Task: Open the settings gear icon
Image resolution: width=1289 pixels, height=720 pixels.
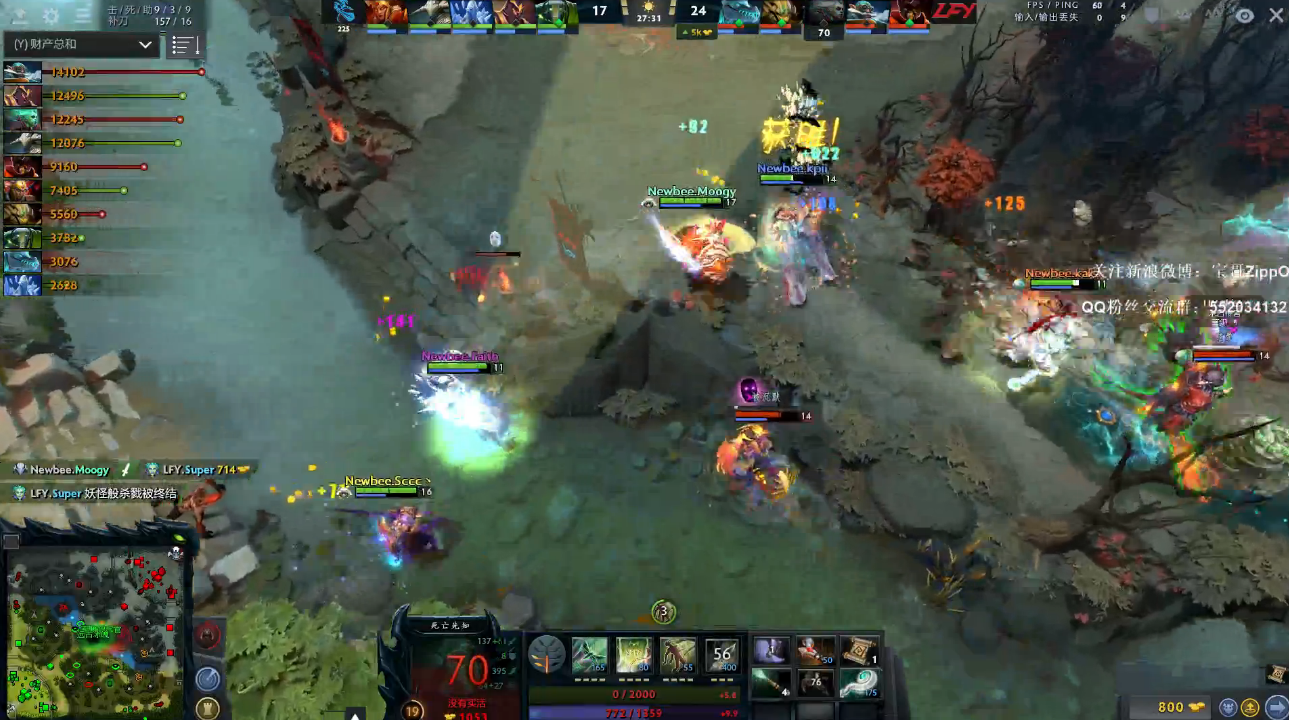Action: point(51,16)
